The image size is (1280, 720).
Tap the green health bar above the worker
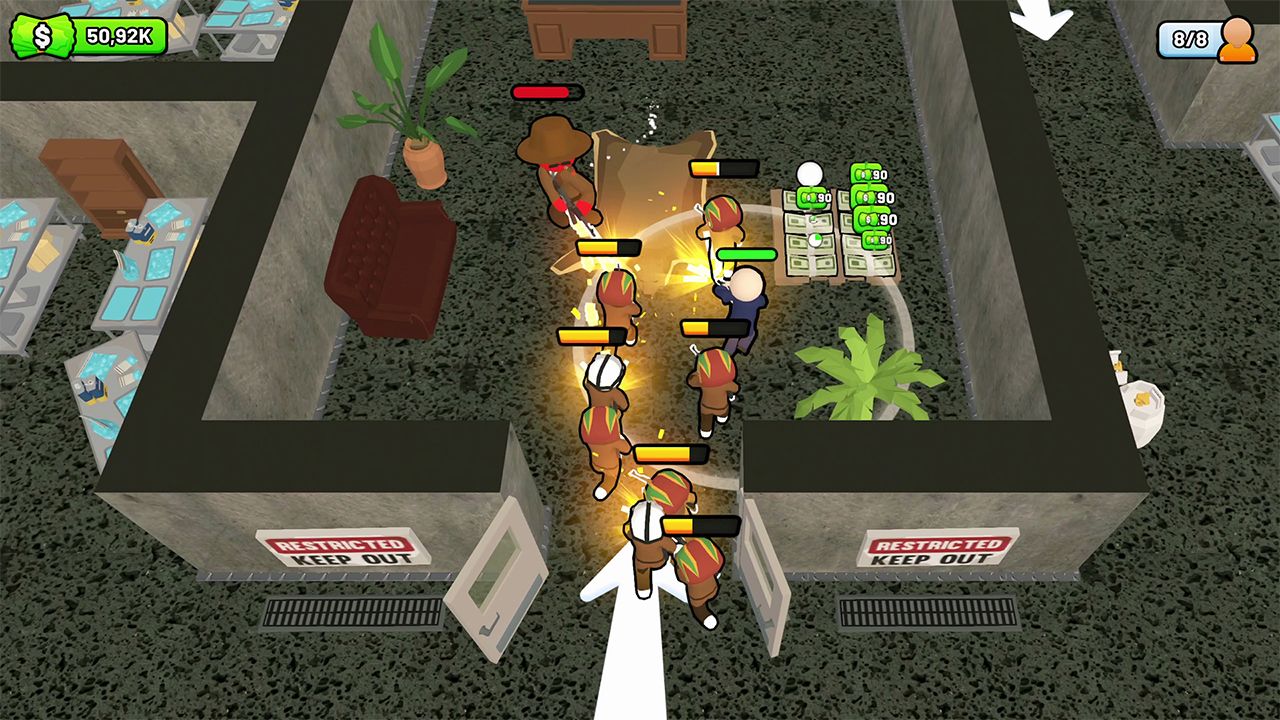[x=745, y=255]
